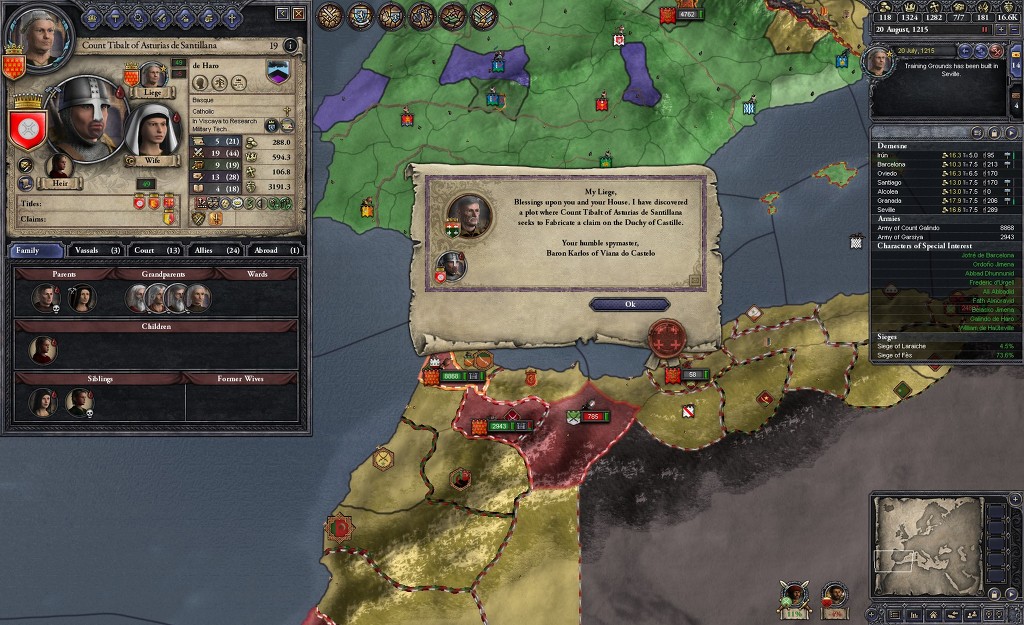Viewport: 1024px width, 625px height.
Task: Close the character sheet window
Action: (x=299, y=14)
